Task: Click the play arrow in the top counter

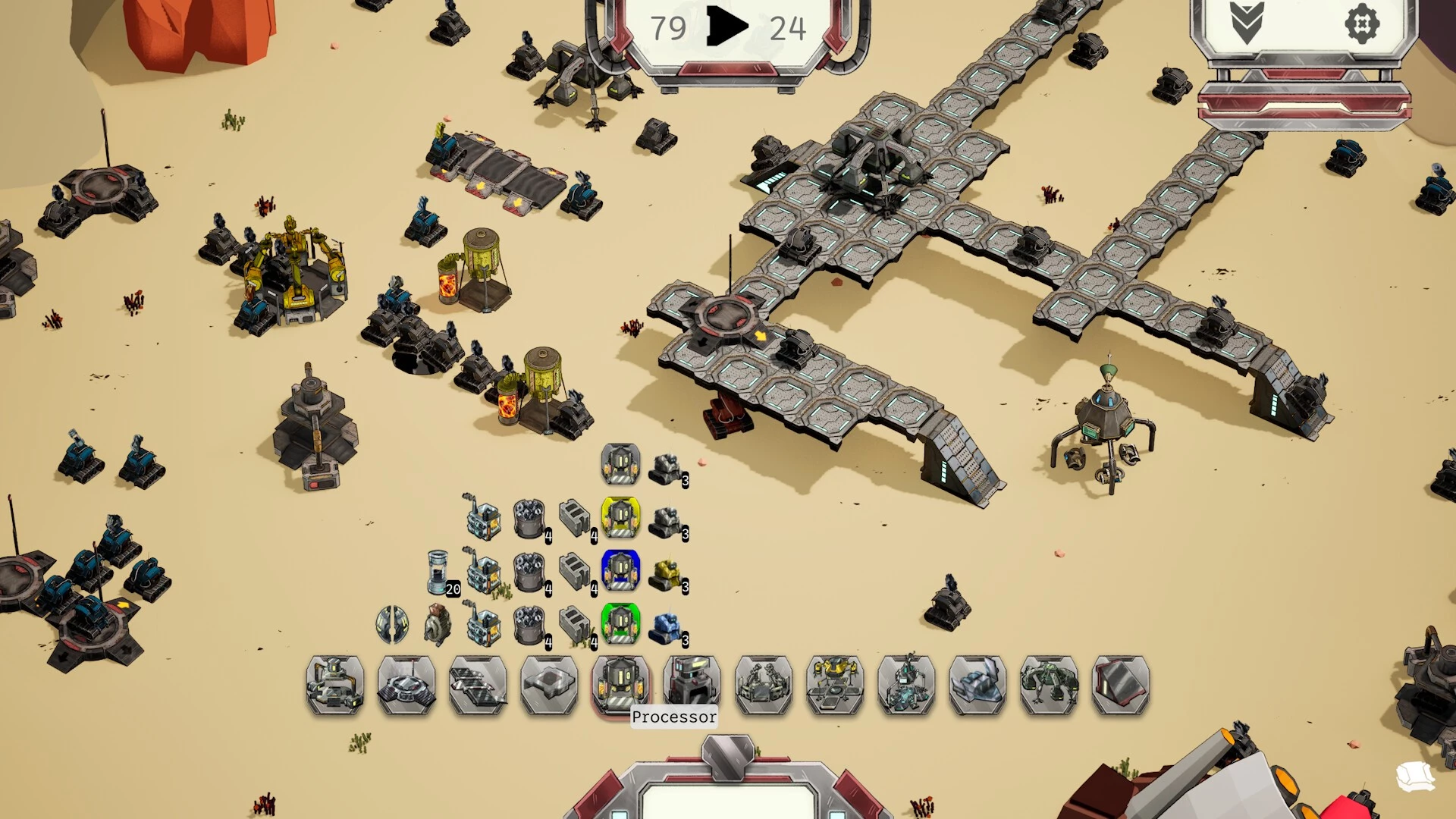Action: tap(726, 27)
